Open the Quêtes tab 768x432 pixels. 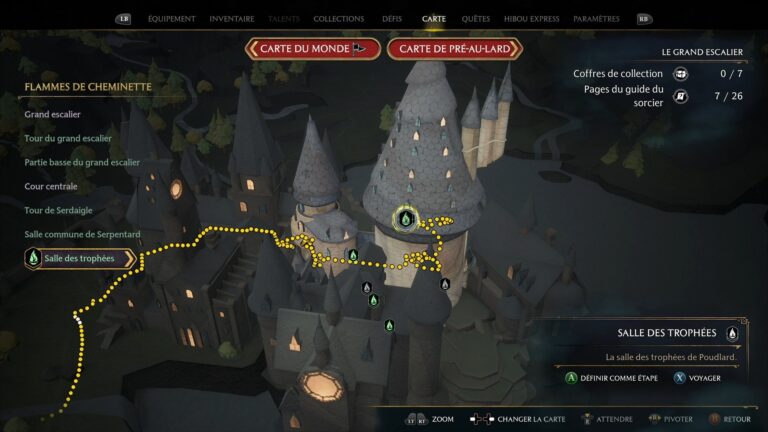[x=476, y=19]
